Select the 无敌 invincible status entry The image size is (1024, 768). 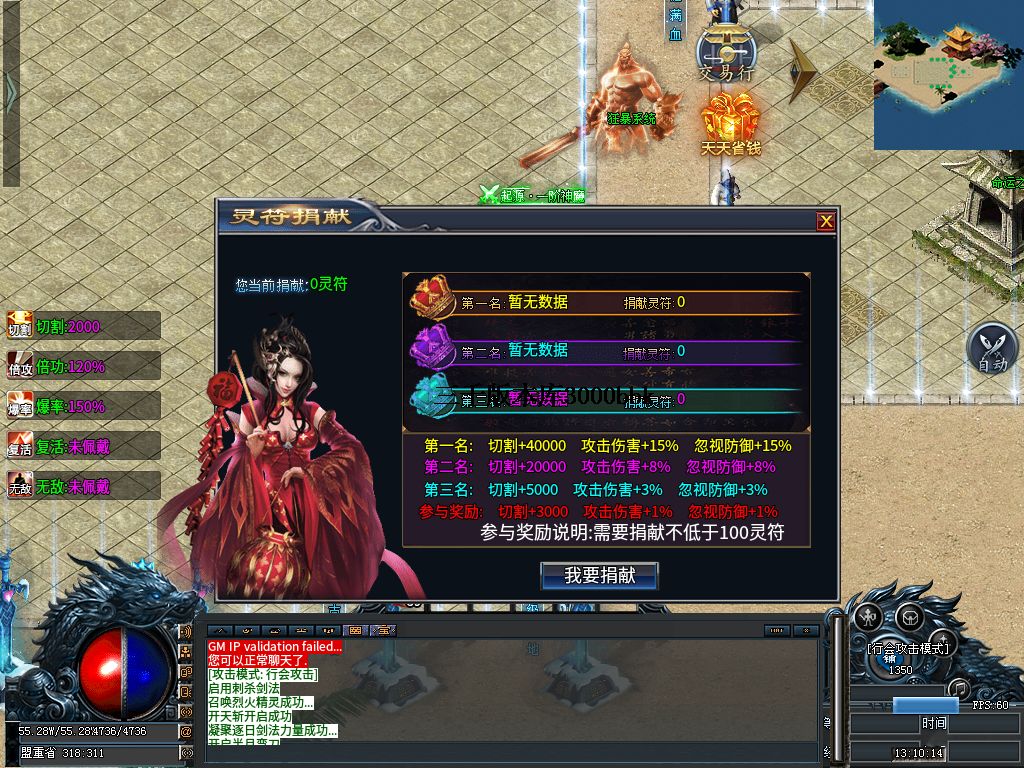click(84, 486)
